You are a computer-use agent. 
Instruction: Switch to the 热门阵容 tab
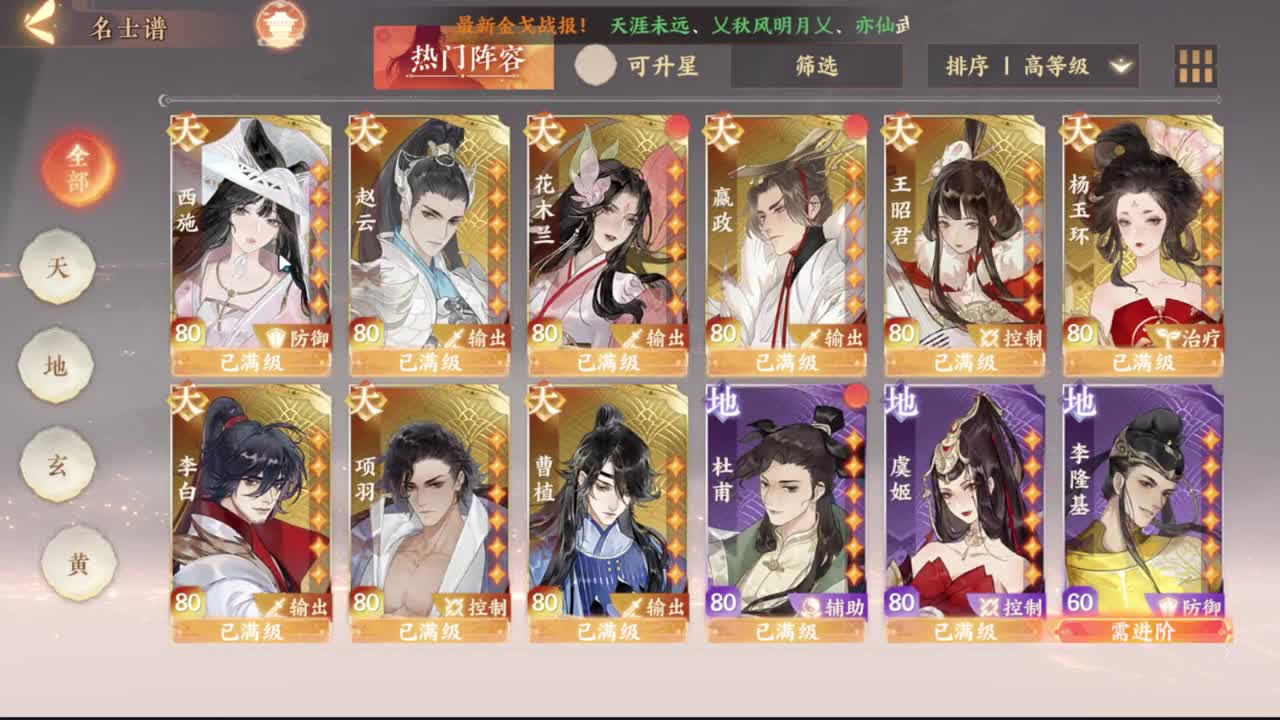tap(466, 57)
